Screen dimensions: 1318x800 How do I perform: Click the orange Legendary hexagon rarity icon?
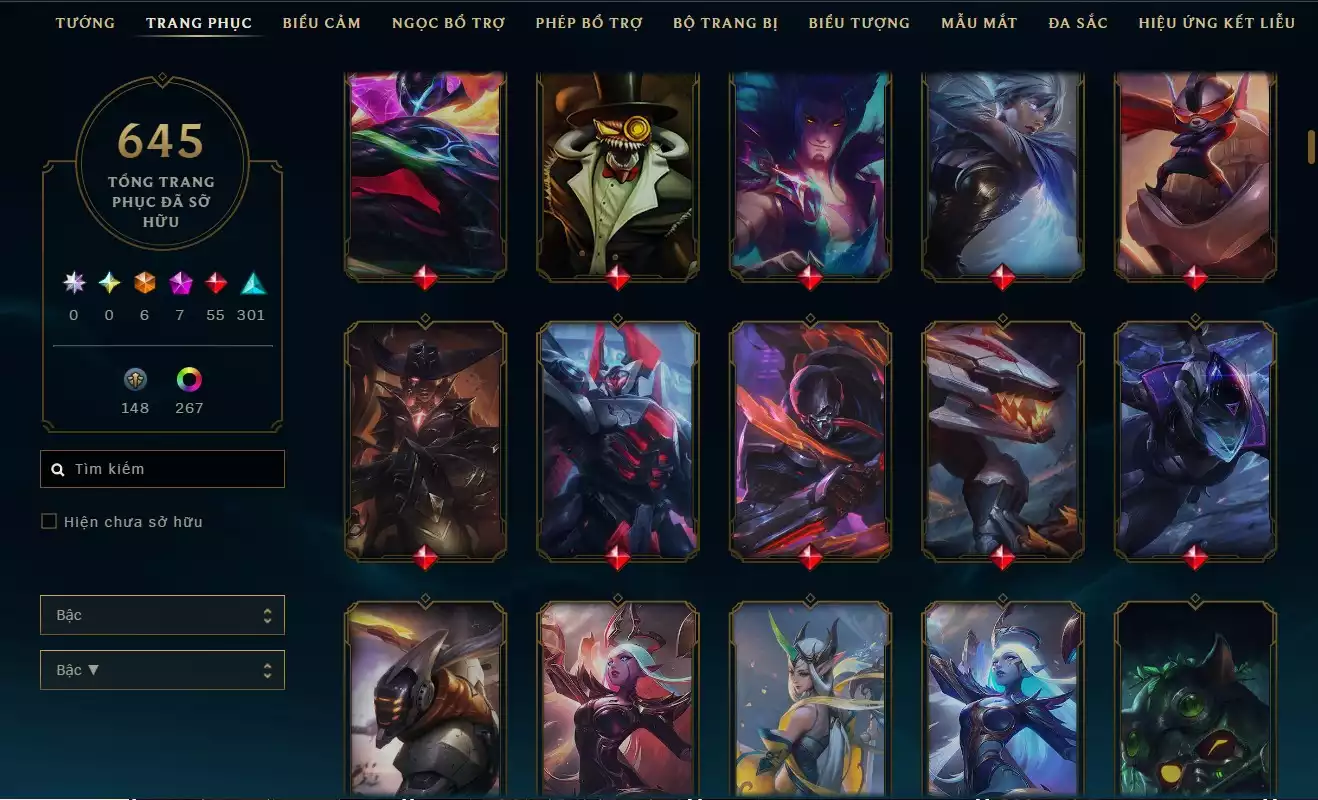point(143,284)
